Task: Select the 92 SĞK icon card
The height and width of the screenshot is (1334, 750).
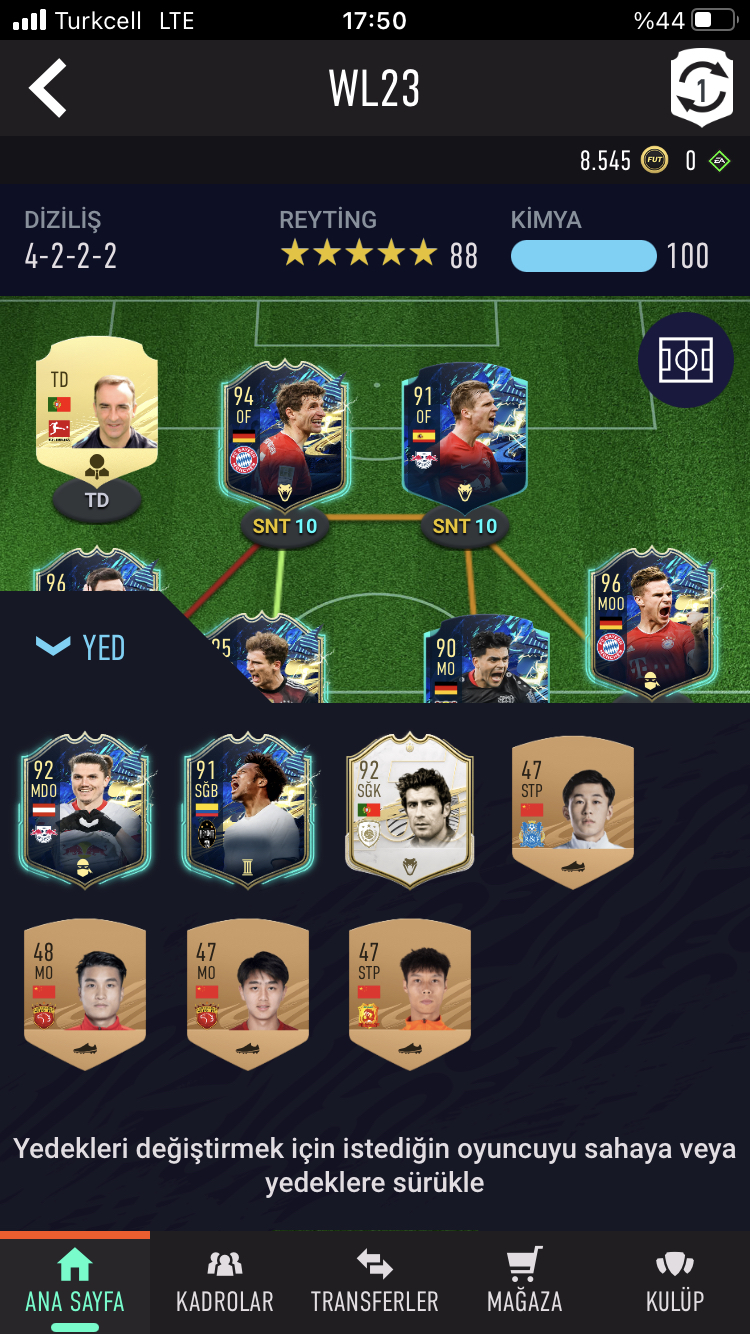Action: coord(410,805)
